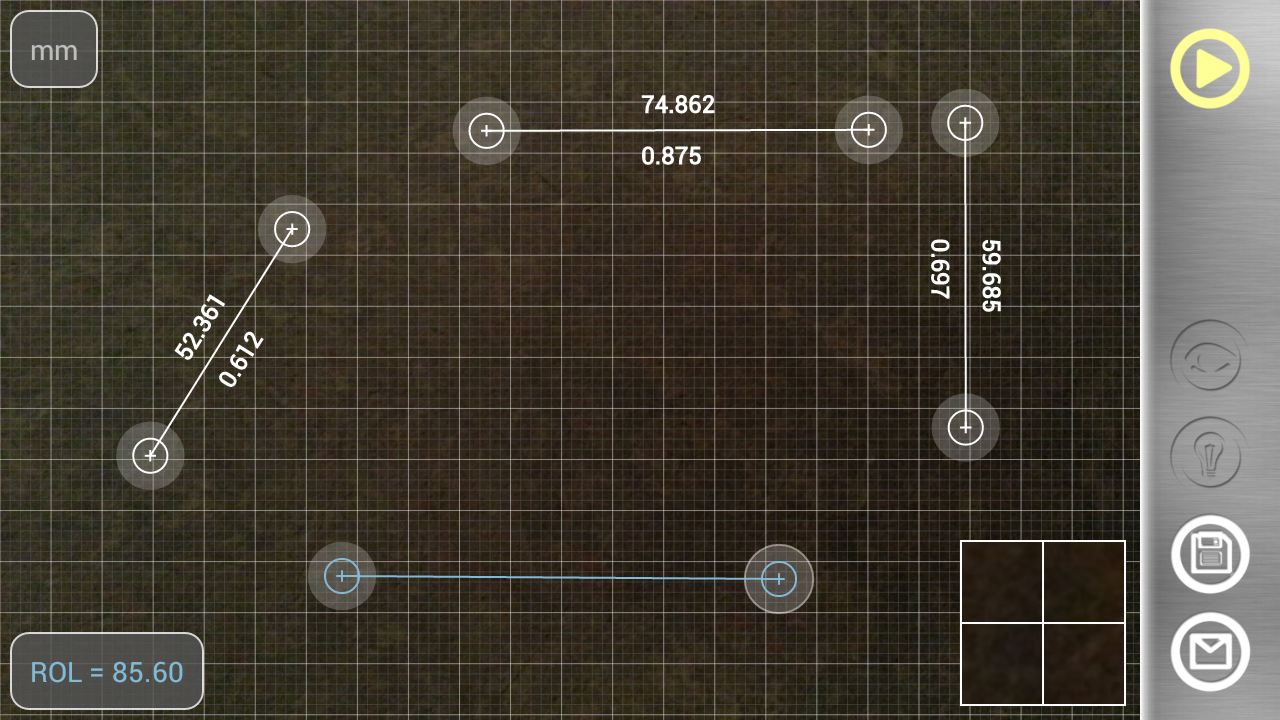Click the ROL = 85.60 result box
1280x720 pixels.
(106, 671)
